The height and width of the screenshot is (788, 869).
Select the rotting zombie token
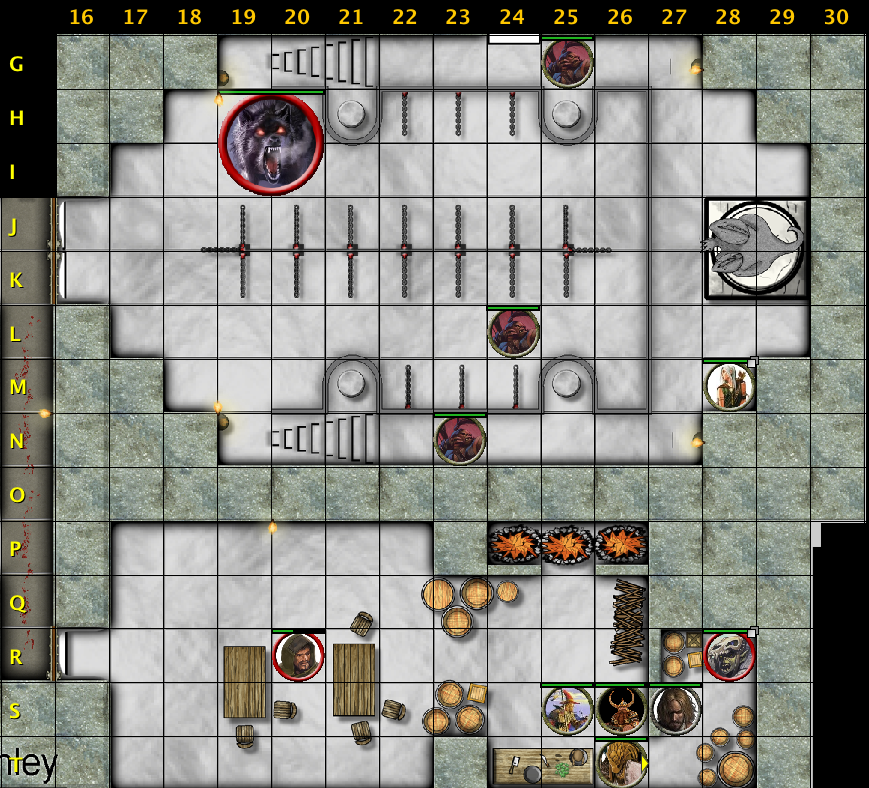pyautogui.click(x=729, y=657)
